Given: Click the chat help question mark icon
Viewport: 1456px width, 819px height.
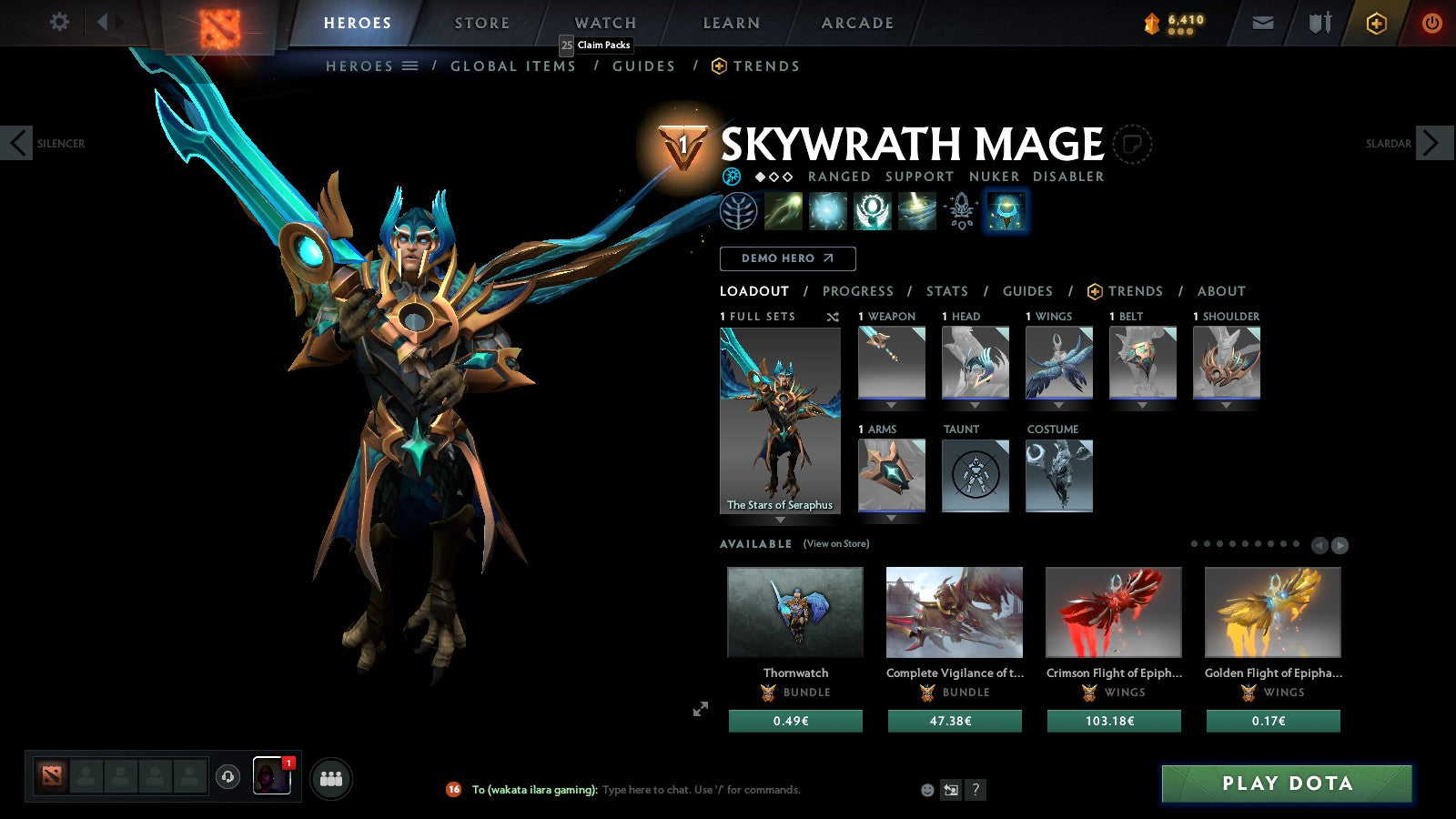Looking at the screenshot, I should point(976,790).
